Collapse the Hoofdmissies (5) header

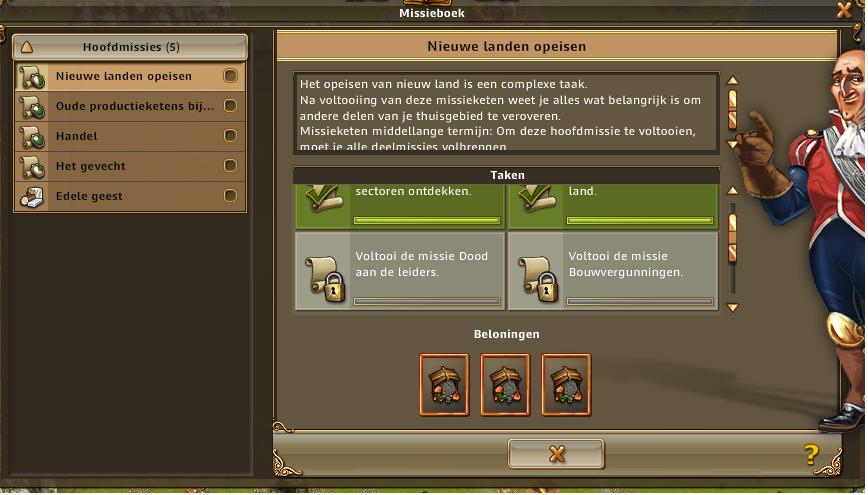pos(131,47)
